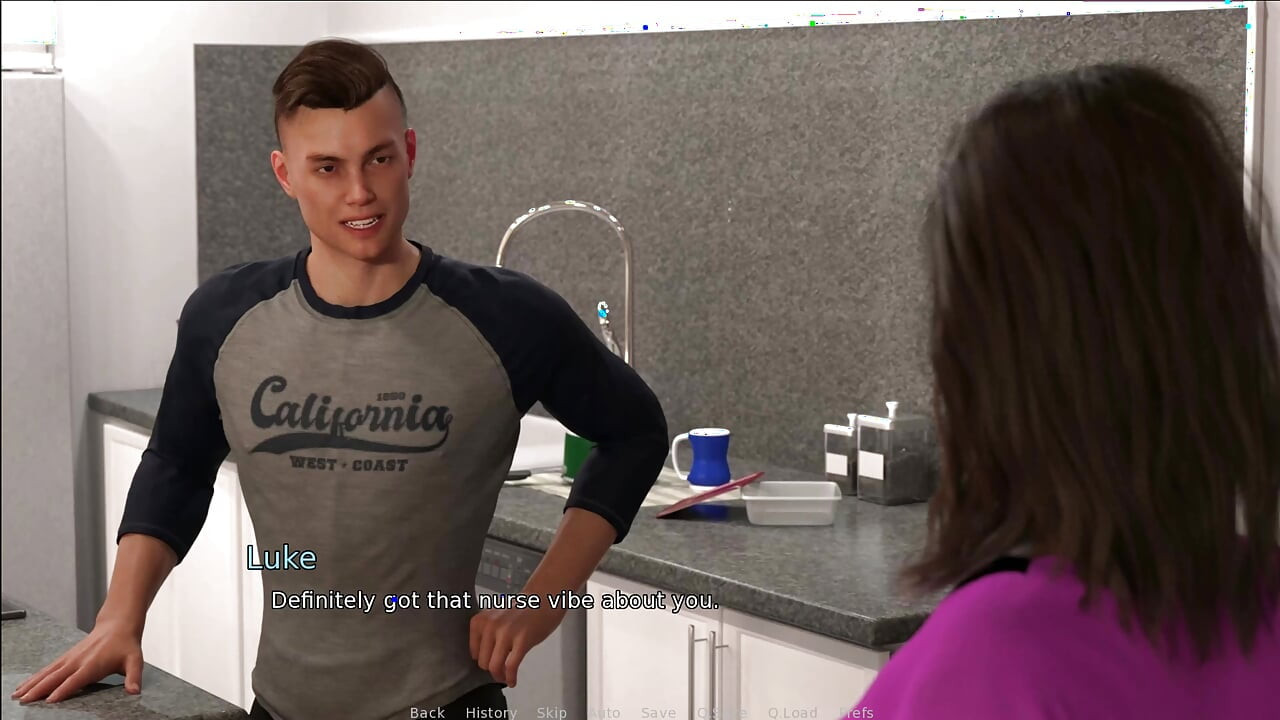
Task: Open the Save game screen
Action: pyautogui.click(x=658, y=712)
